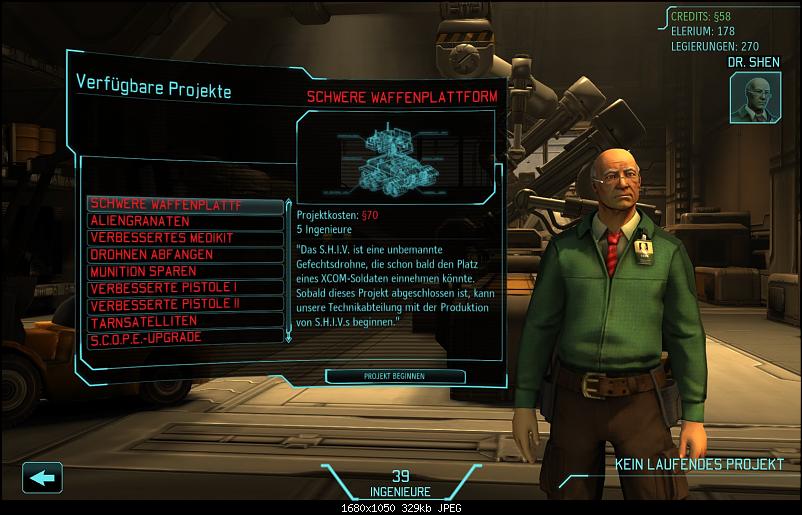
Task: Choose Verbesserte Pistole I
Action: (x=185, y=288)
